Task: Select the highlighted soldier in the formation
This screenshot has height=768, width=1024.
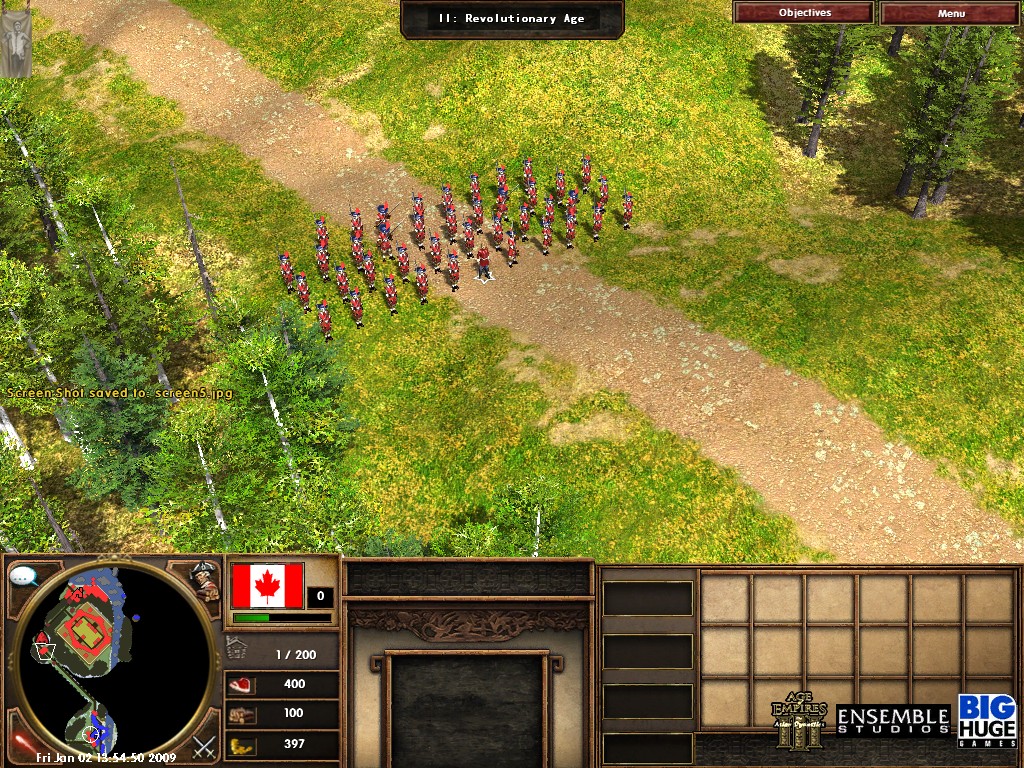Action: [x=483, y=261]
